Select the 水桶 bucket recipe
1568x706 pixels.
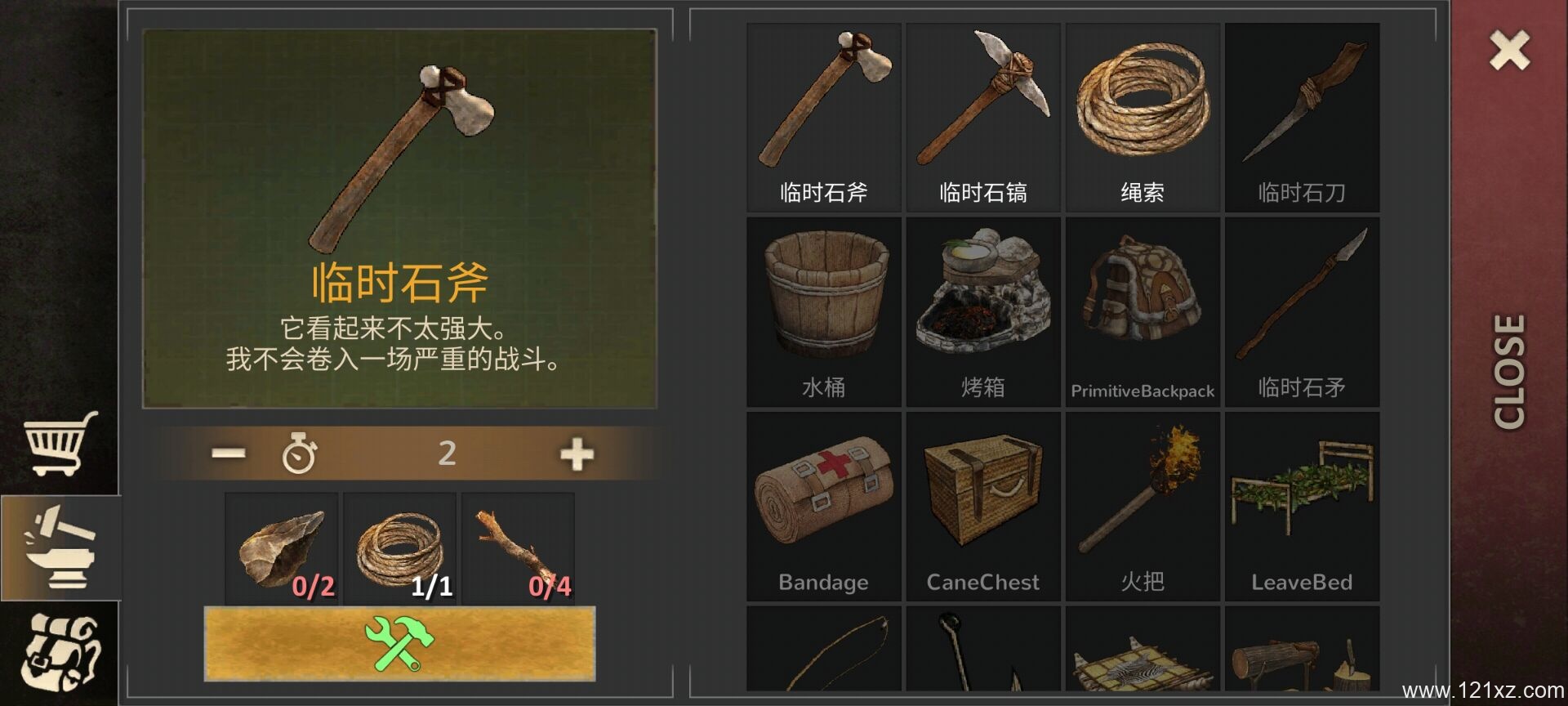[x=823, y=312]
